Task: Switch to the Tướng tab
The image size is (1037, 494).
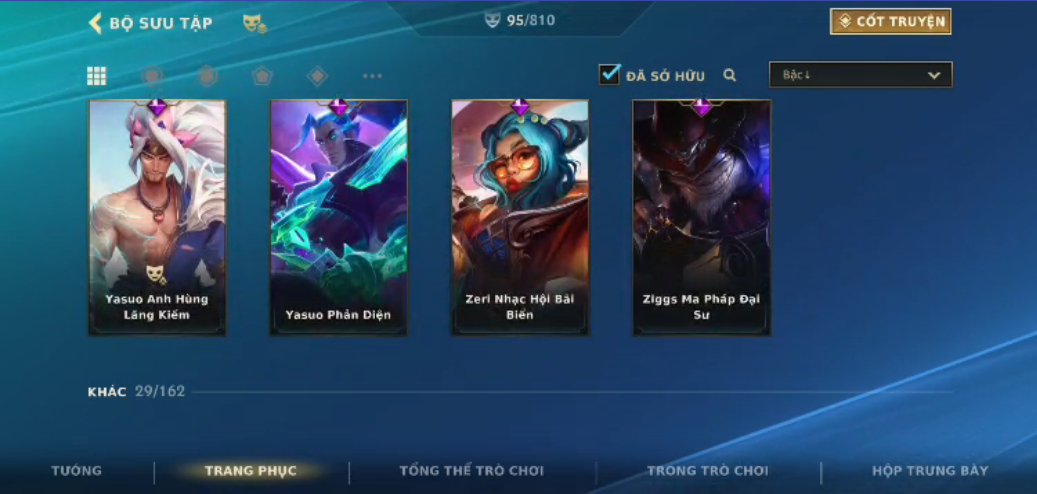Action: [77, 471]
